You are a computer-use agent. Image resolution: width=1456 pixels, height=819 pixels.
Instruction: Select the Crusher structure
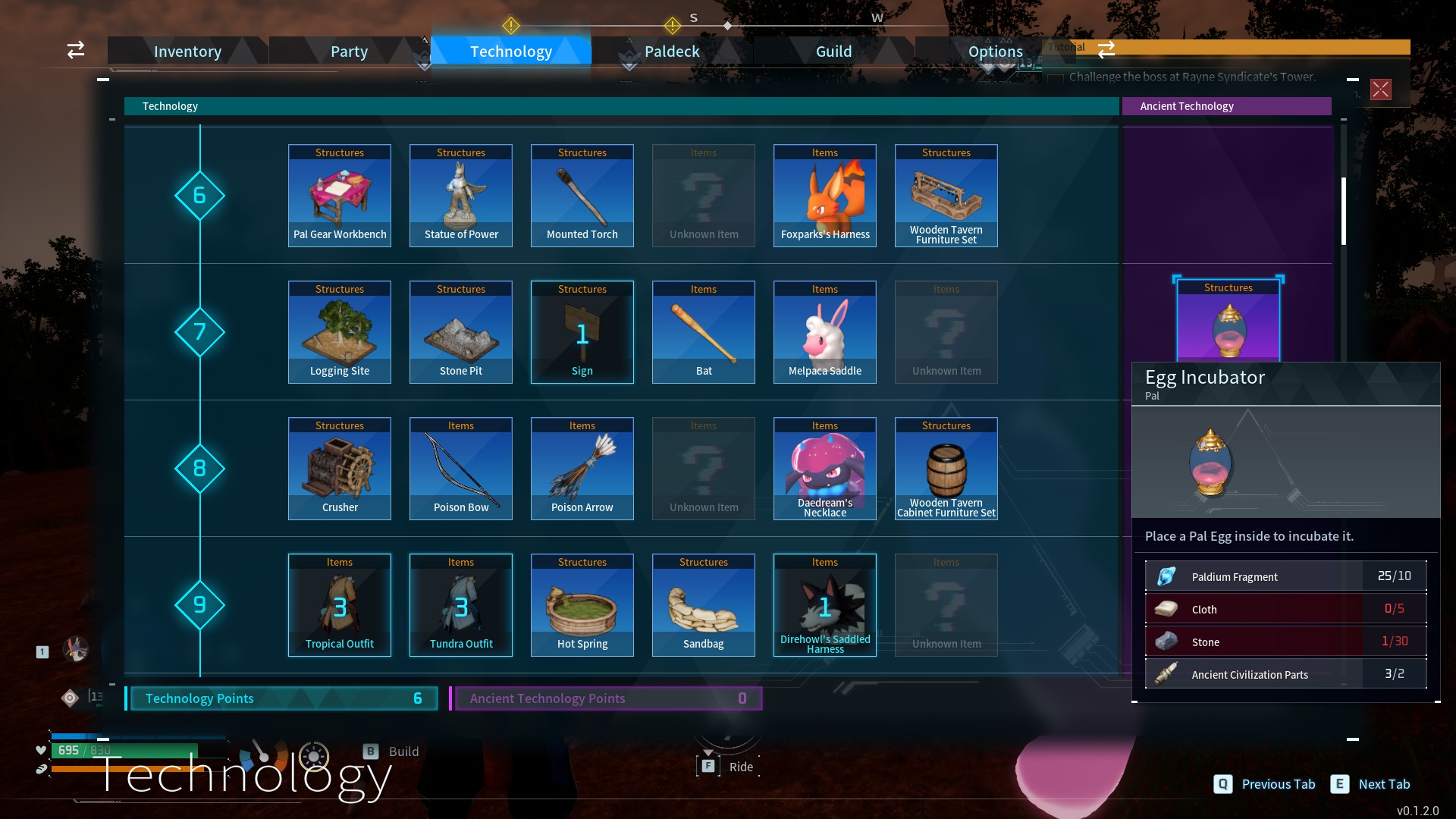(x=340, y=469)
